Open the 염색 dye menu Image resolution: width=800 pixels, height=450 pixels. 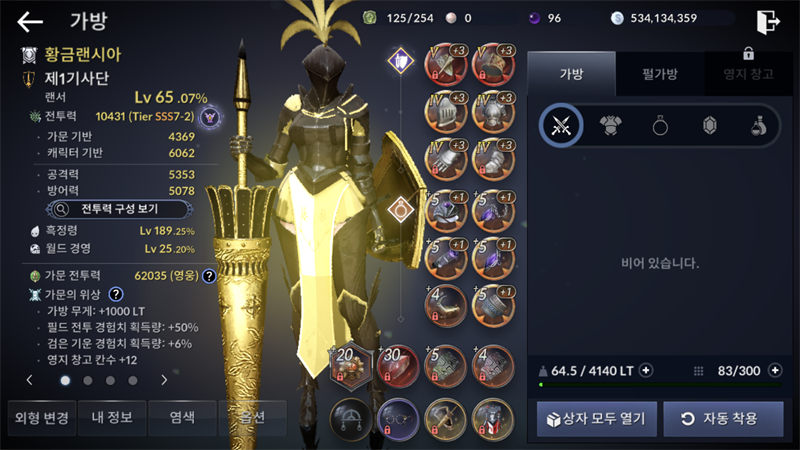click(x=181, y=417)
